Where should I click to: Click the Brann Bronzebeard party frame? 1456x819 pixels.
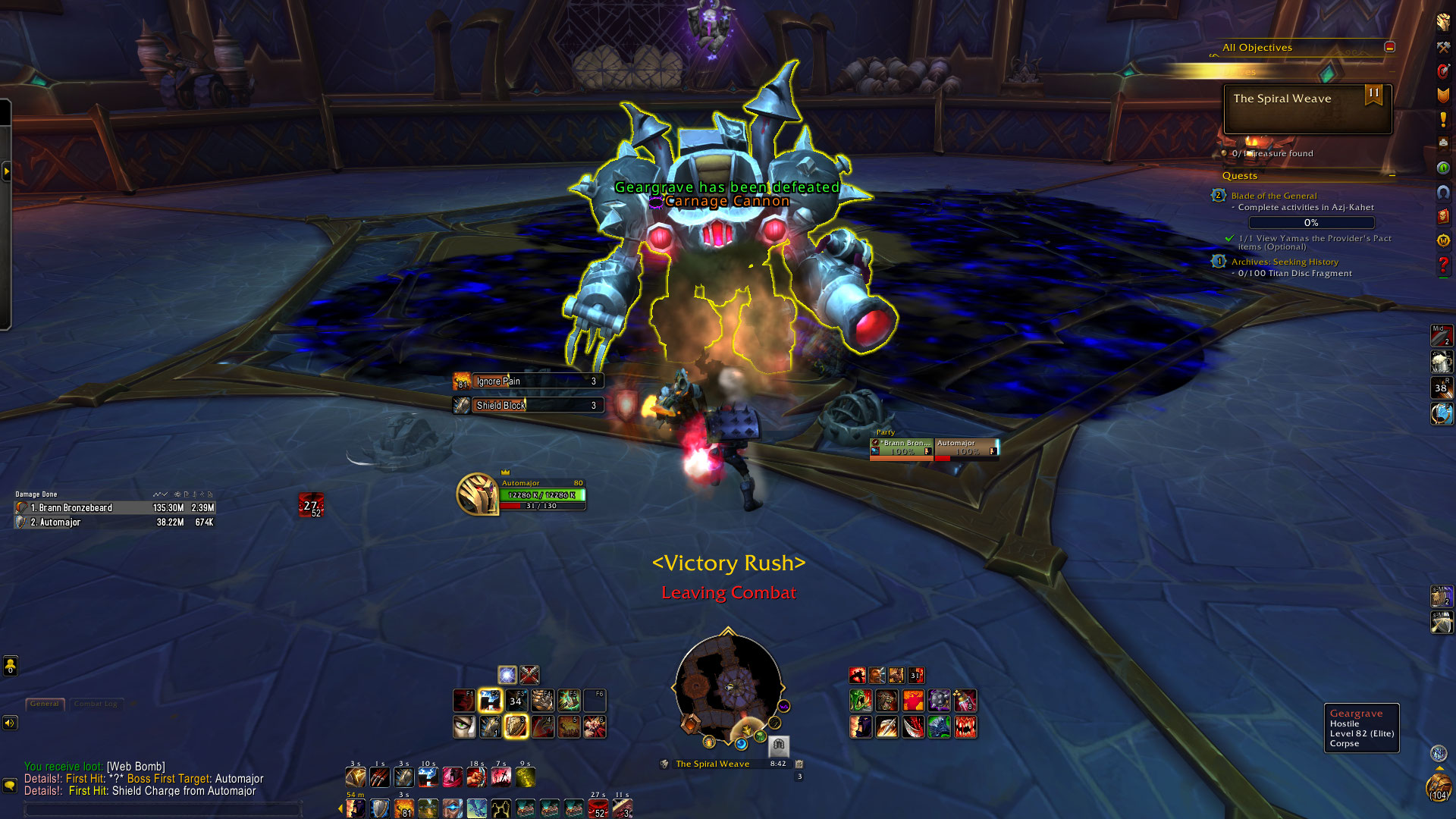coord(902,448)
